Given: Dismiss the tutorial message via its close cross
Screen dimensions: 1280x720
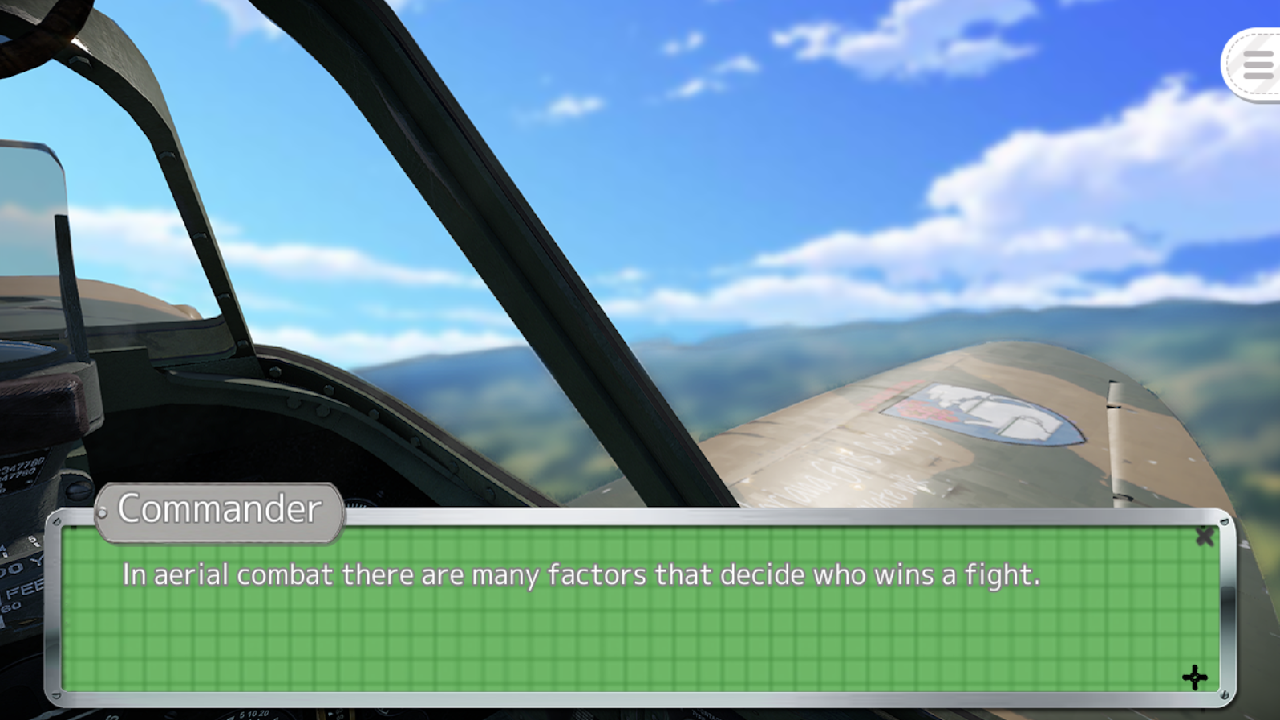Looking at the screenshot, I should click(1205, 536).
